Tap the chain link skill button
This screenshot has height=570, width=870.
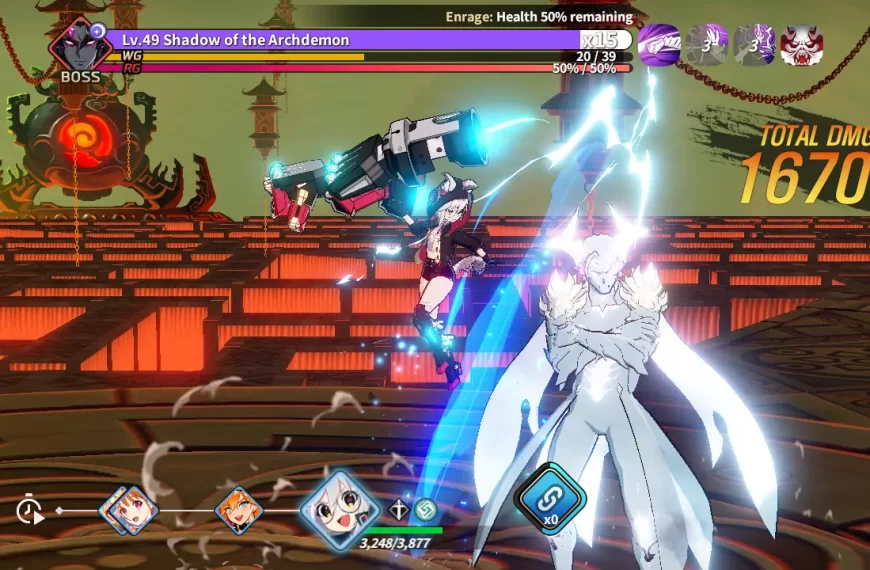549,498
